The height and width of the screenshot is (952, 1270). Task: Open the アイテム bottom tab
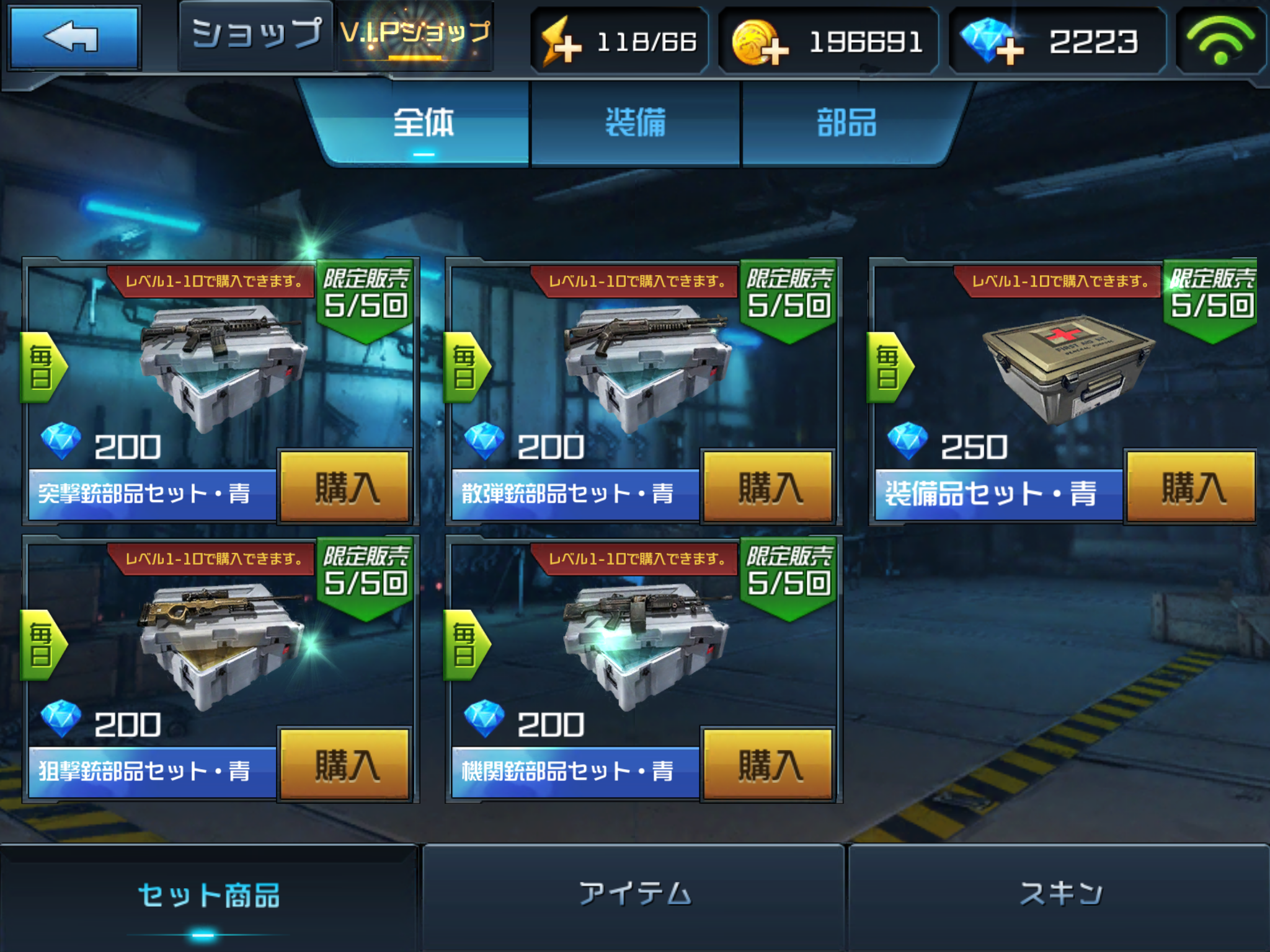(x=634, y=895)
